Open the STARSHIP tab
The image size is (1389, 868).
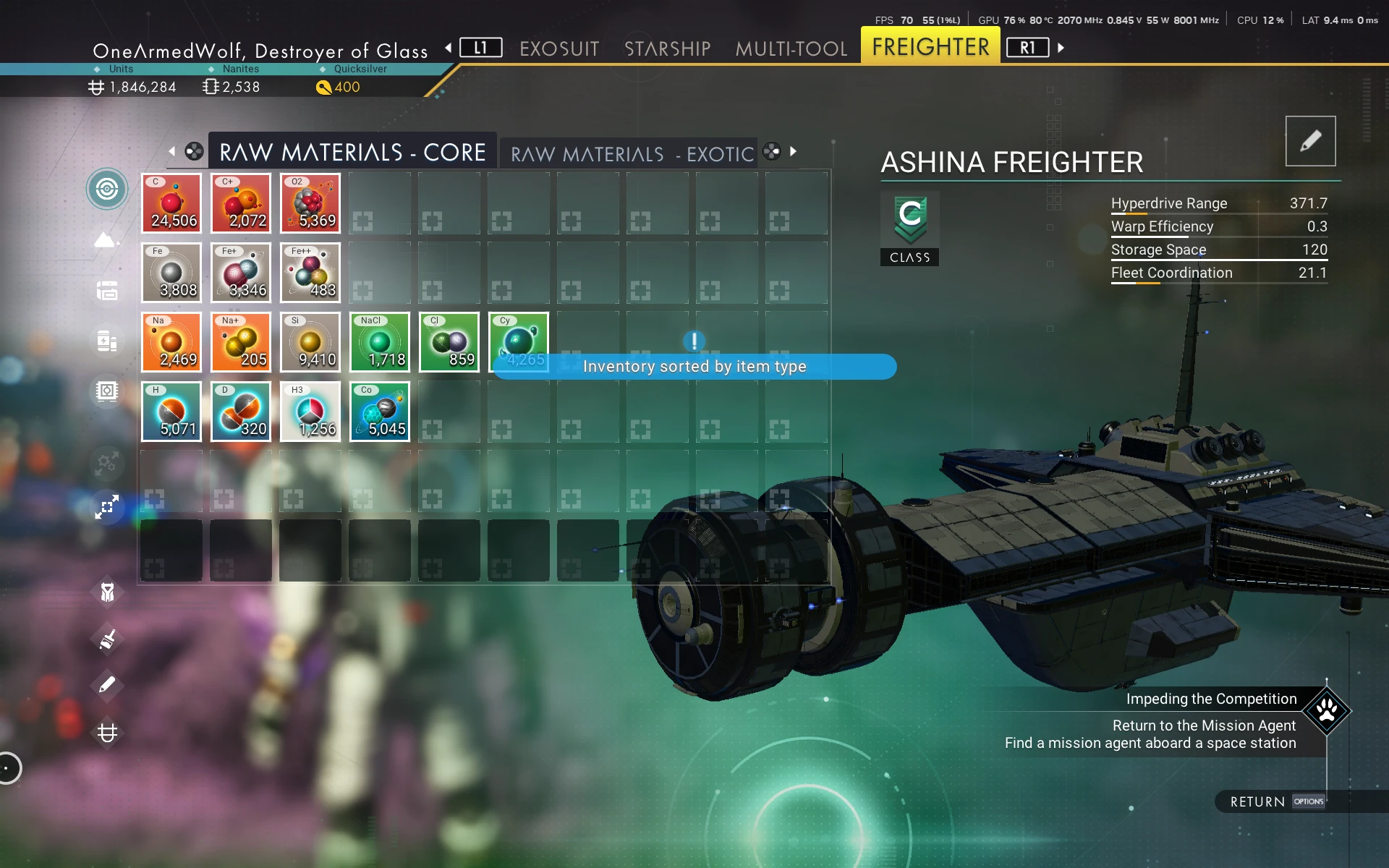pyautogui.click(x=666, y=48)
